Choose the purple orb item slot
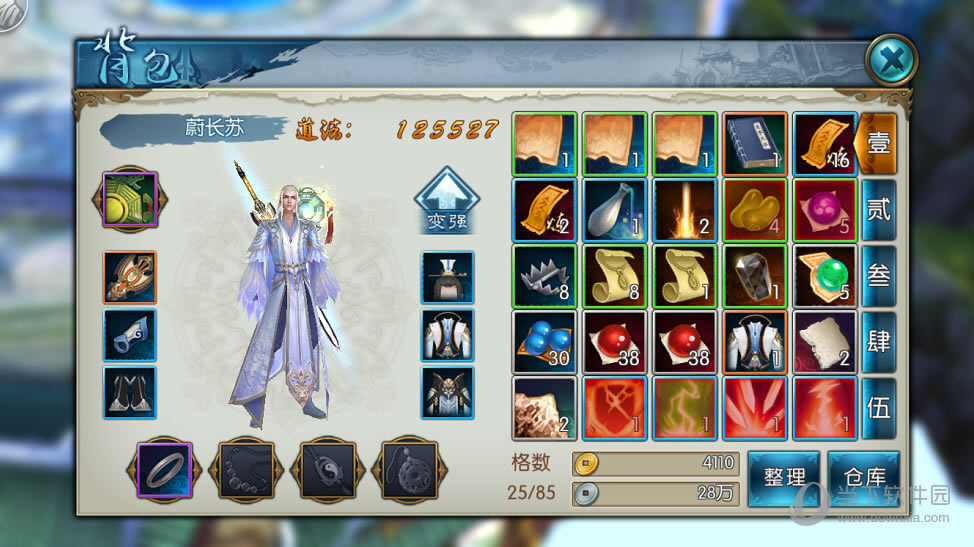This screenshot has width=974, height=547. click(x=825, y=210)
